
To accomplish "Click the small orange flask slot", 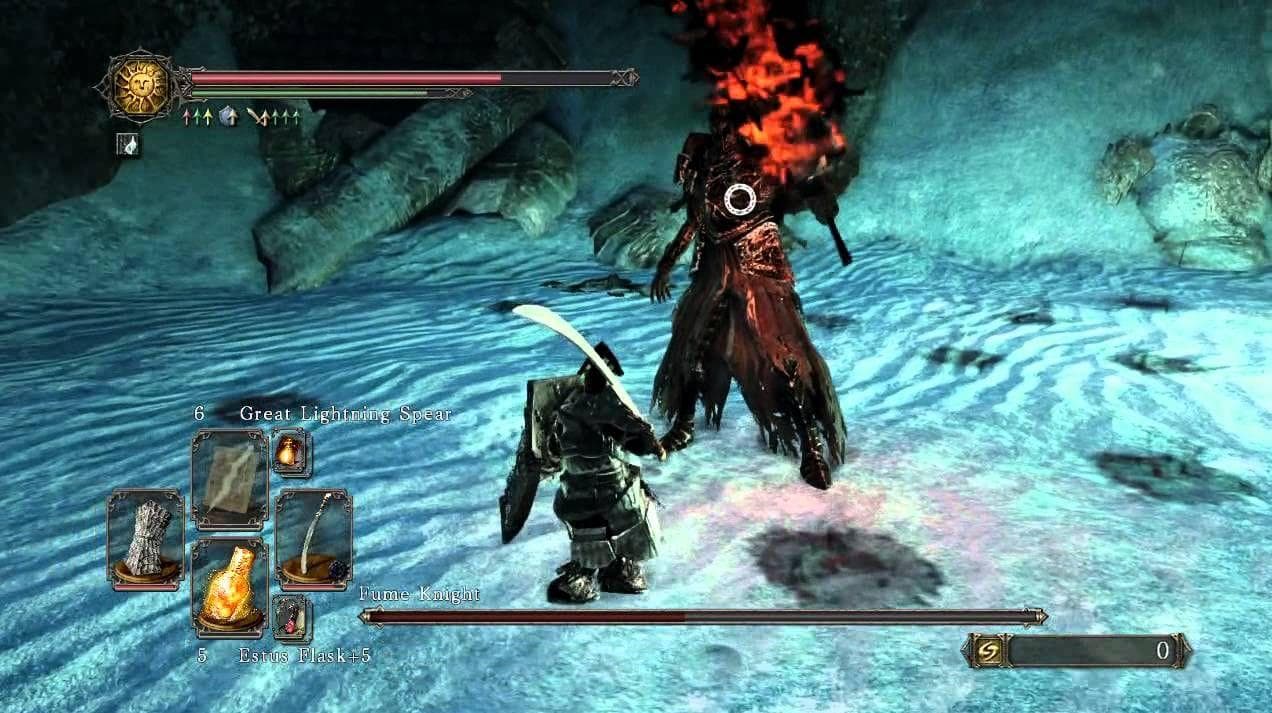I will click(x=291, y=453).
